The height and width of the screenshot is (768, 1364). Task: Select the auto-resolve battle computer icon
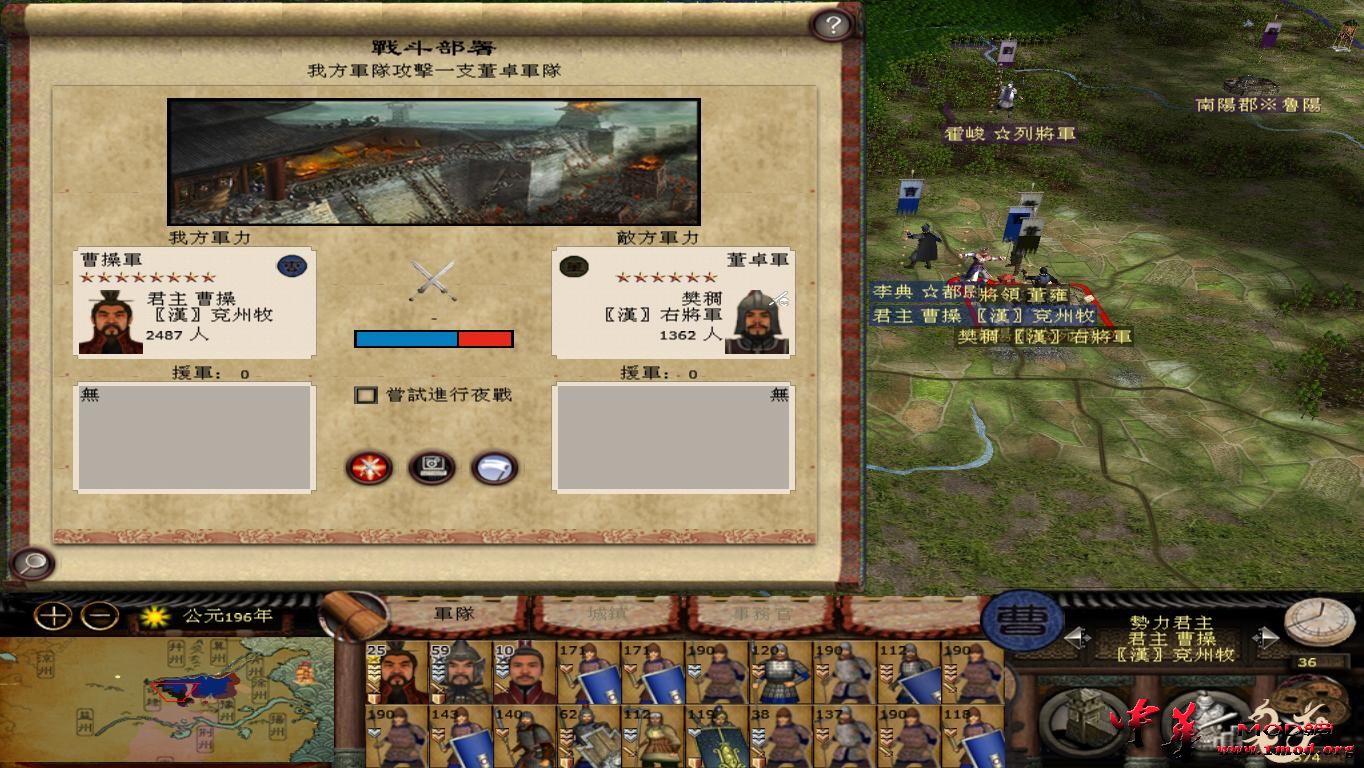point(432,468)
